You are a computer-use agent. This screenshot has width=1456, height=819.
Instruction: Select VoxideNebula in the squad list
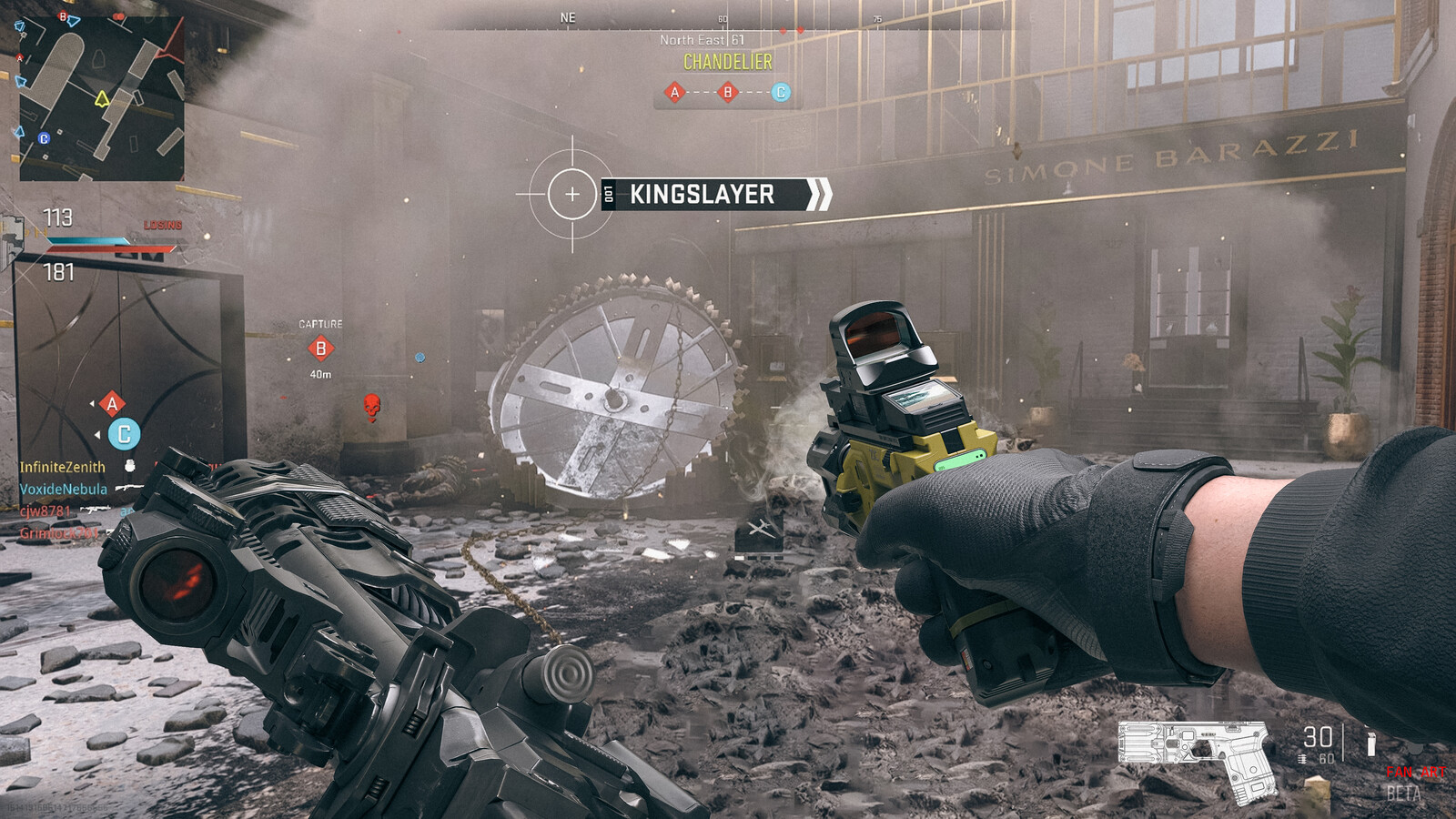(64, 490)
